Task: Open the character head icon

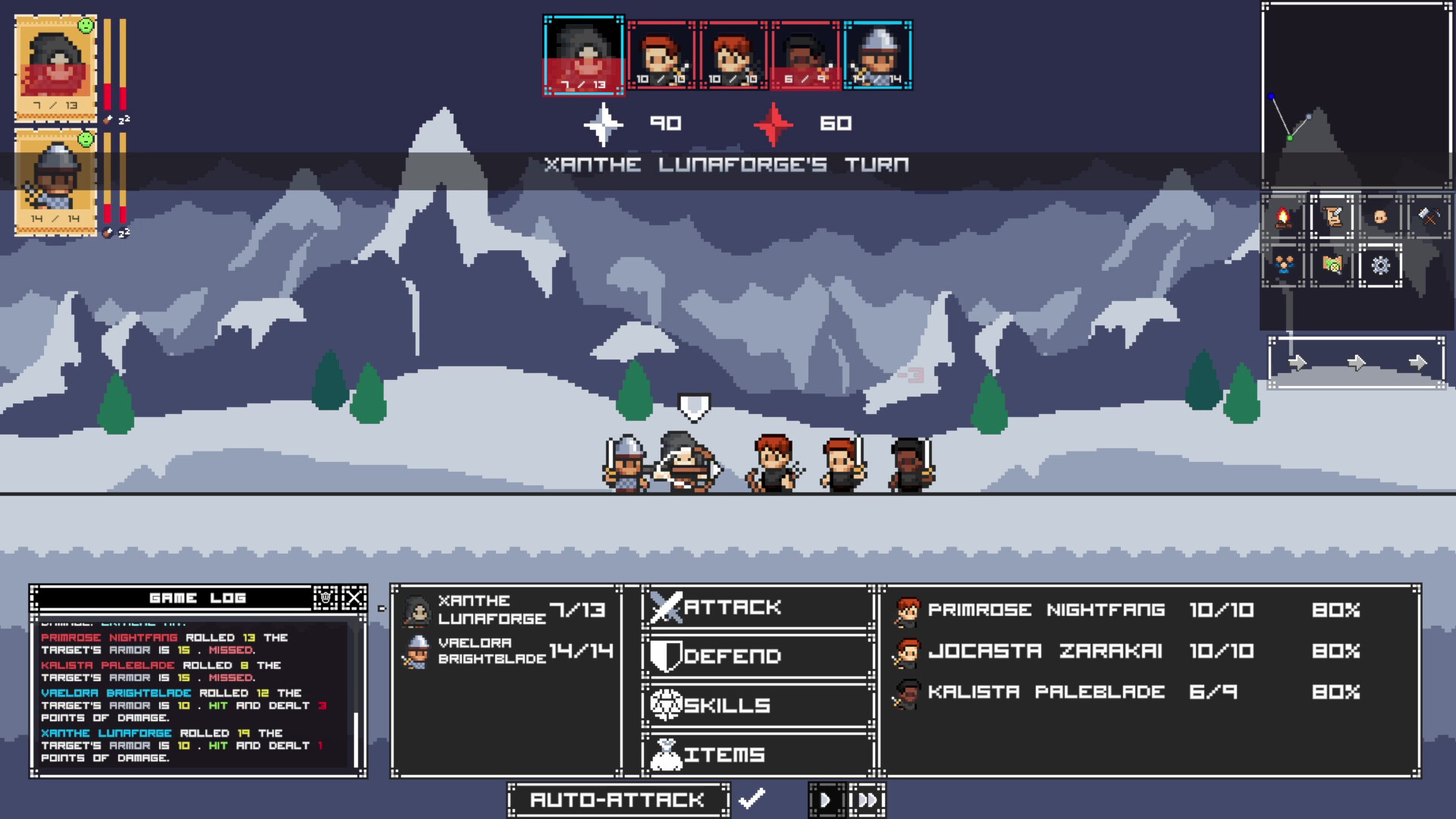Action: pyautogui.click(x=1381, y=218)
